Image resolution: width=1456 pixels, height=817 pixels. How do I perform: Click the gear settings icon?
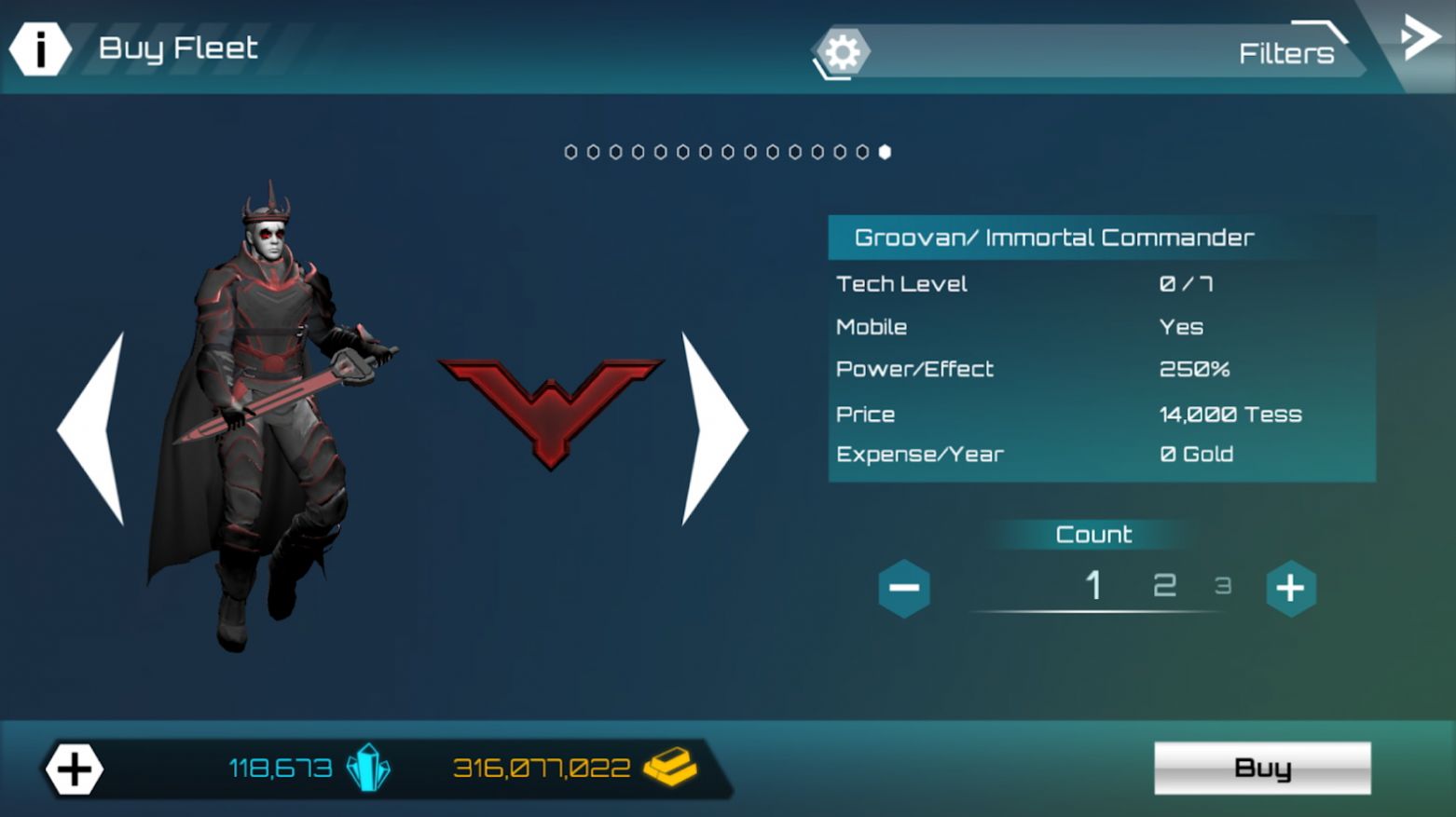coord(842,52)
